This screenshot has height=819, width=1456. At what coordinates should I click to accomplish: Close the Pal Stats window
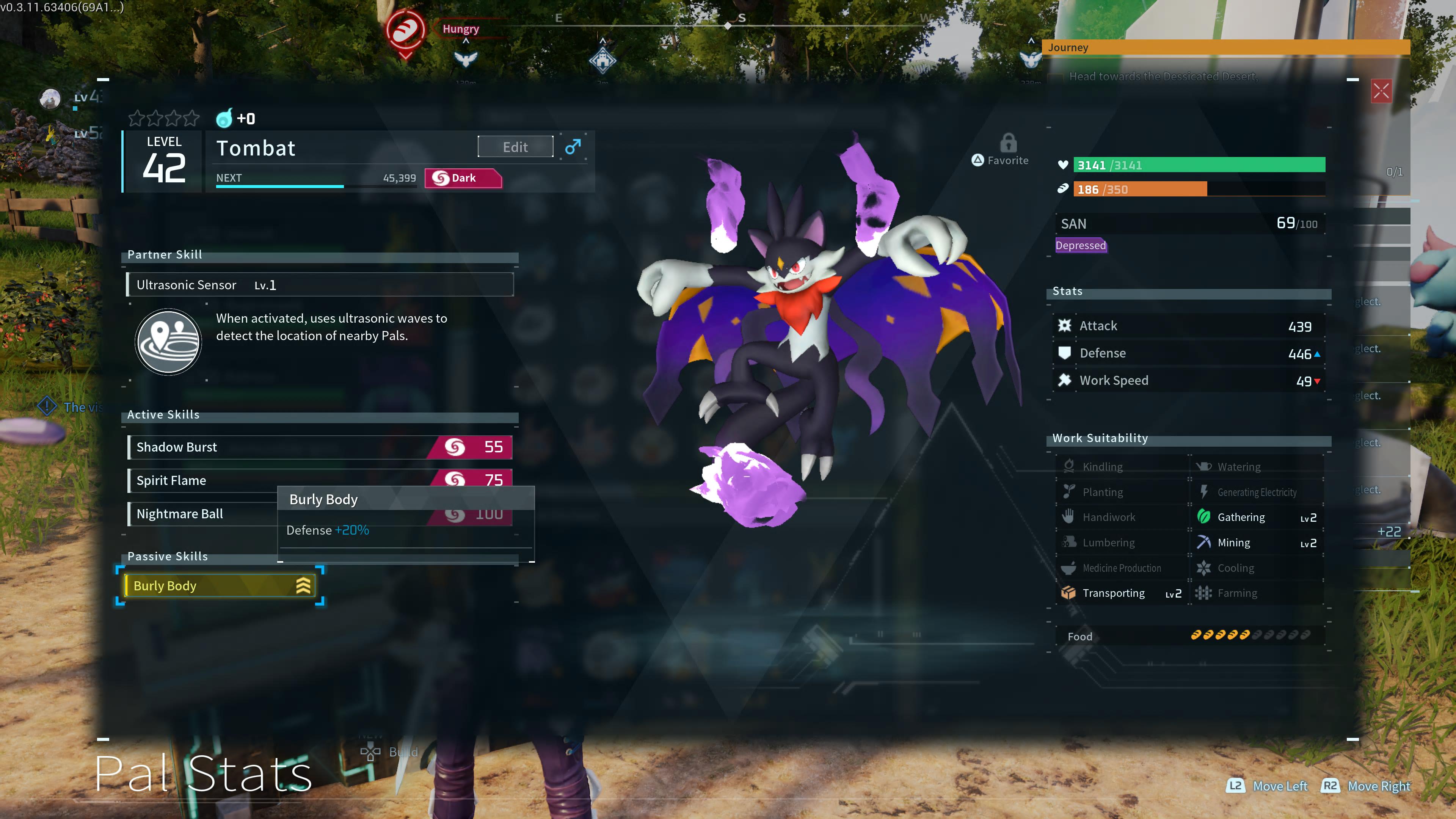click(1381, 91)
